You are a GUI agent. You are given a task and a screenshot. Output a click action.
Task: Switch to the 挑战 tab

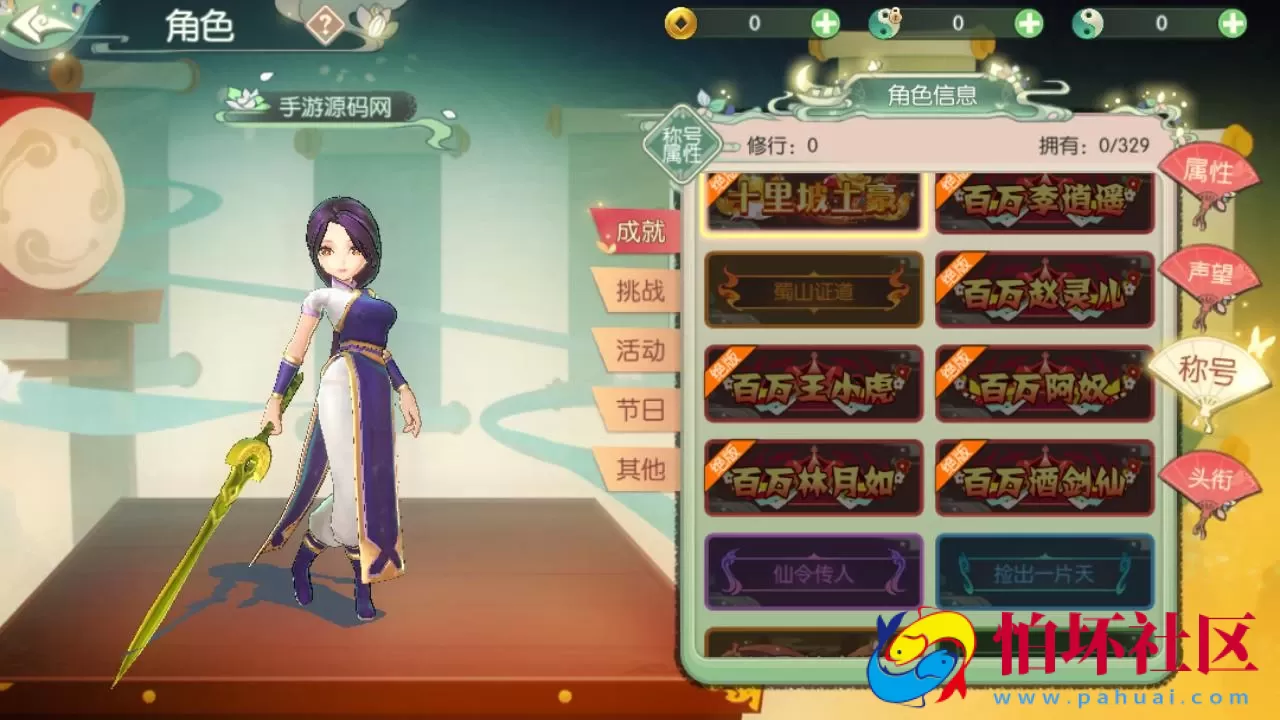click(643, 292)
